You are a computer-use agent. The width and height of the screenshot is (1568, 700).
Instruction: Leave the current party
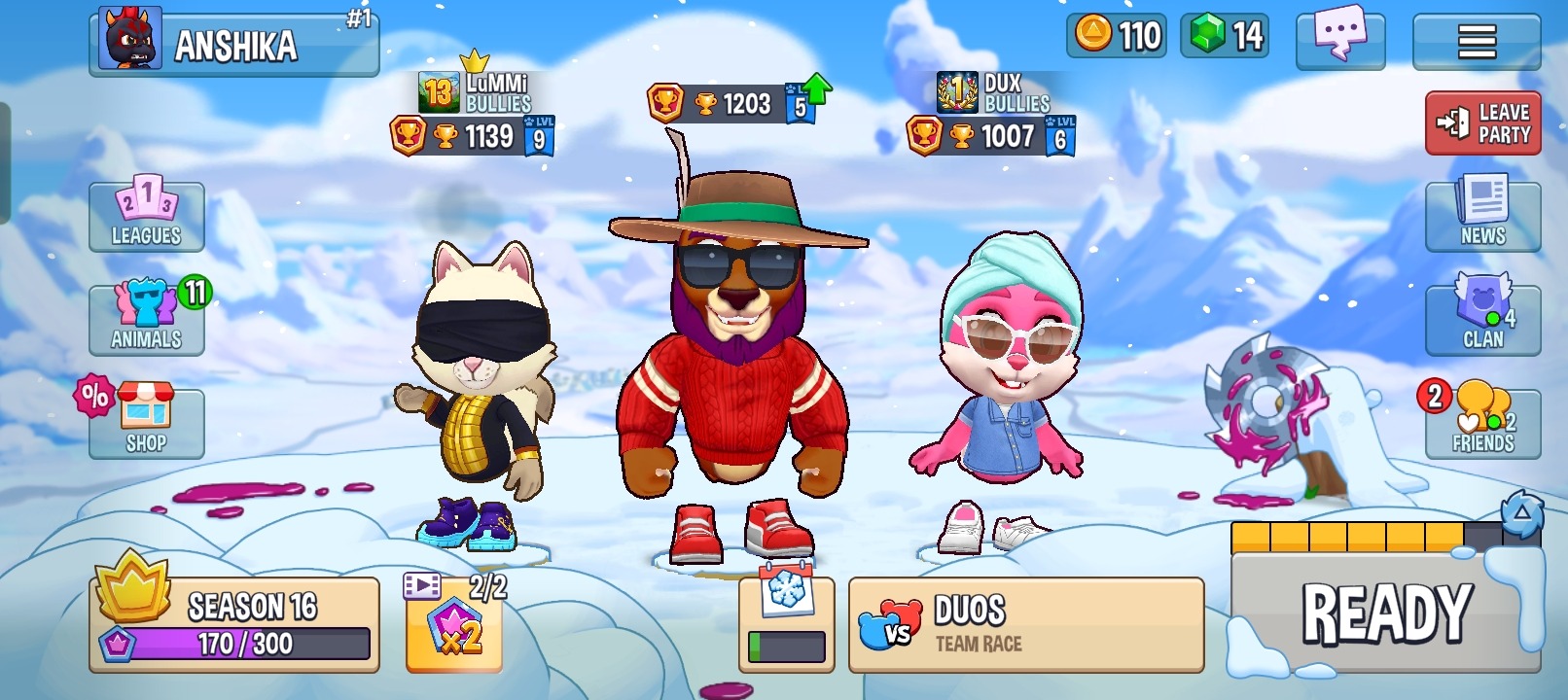coord(1482,123)
